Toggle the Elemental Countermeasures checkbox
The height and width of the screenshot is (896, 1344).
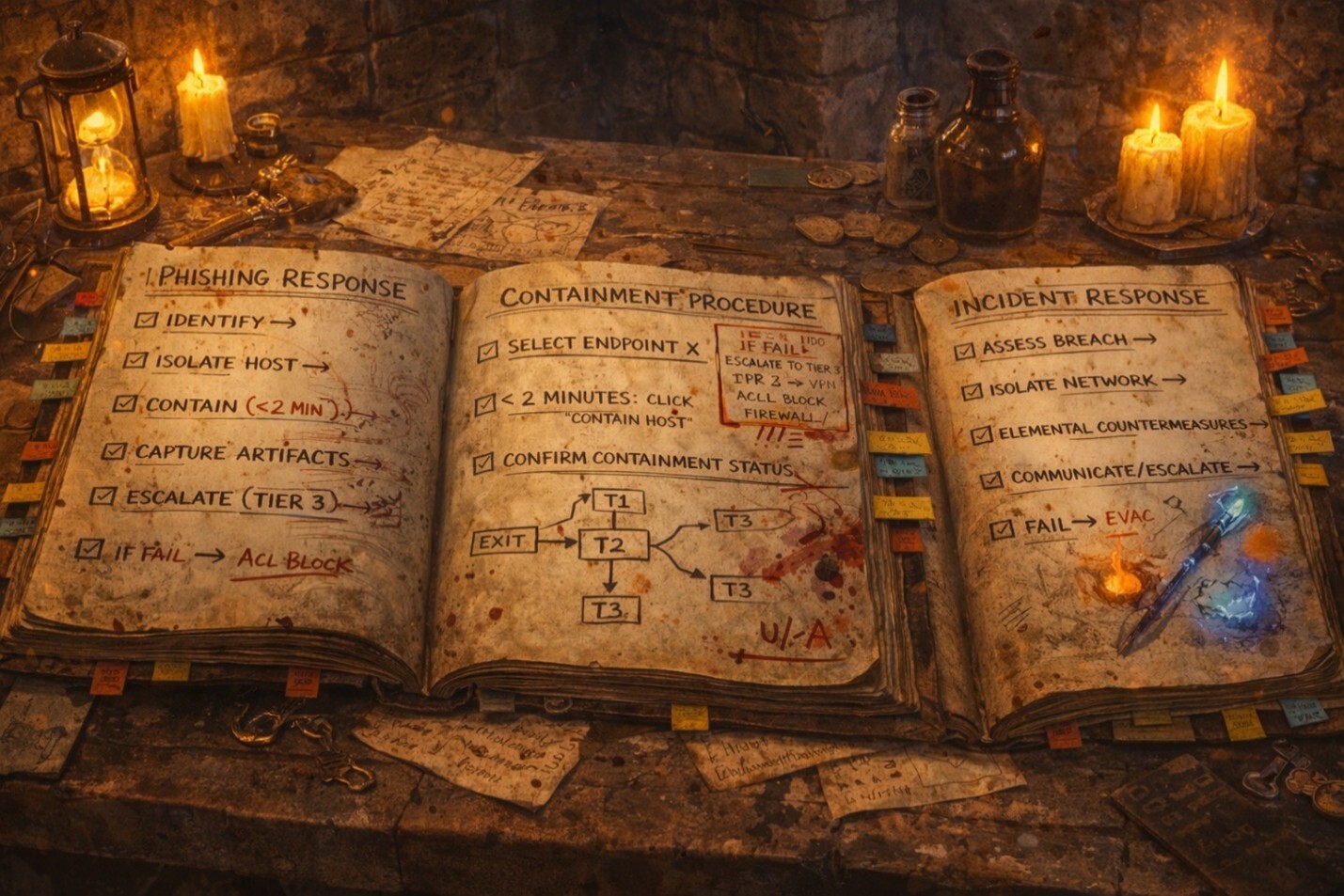click(982, 435)
